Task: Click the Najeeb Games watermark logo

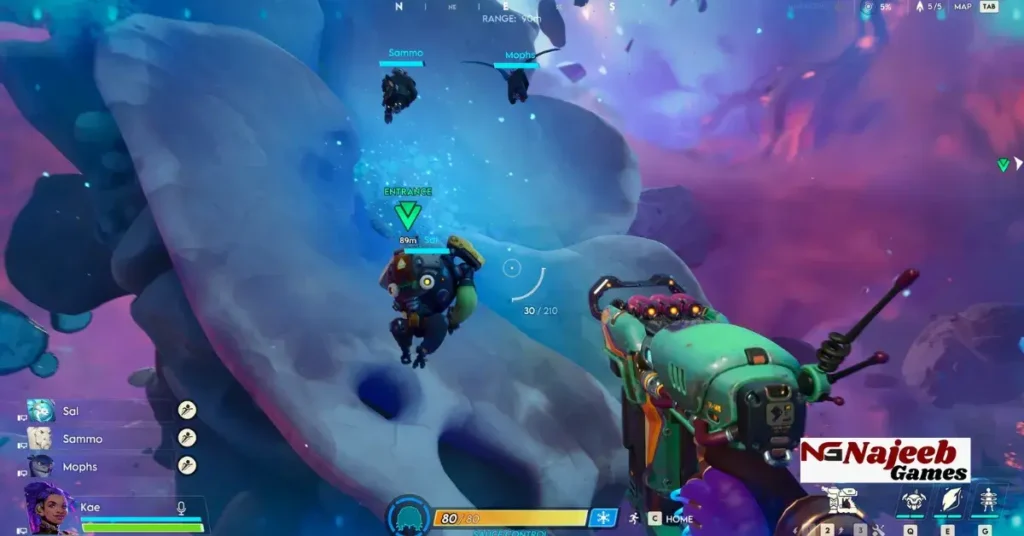Action: coord(885,460)
